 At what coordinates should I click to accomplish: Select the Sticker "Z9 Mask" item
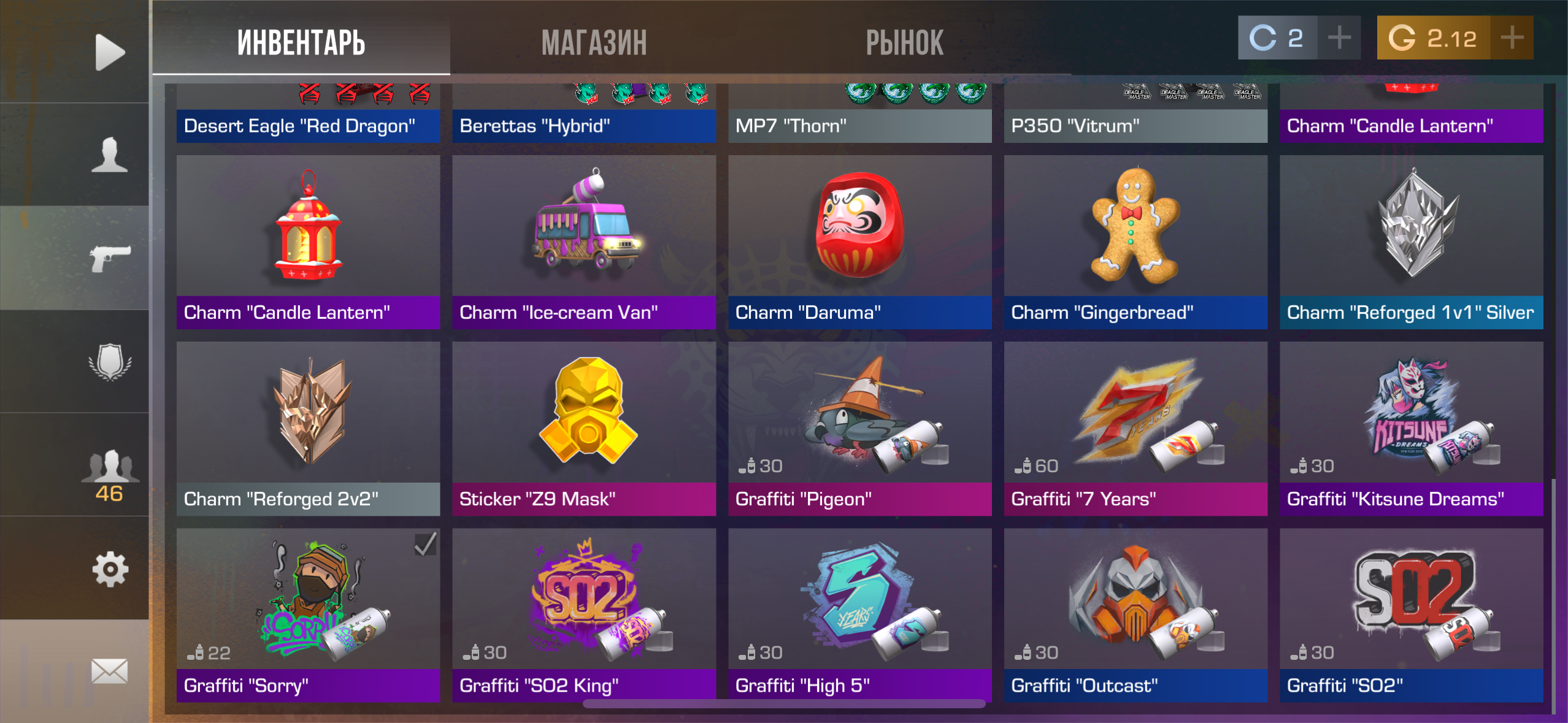pyautogui.click(x=584, y=428)
